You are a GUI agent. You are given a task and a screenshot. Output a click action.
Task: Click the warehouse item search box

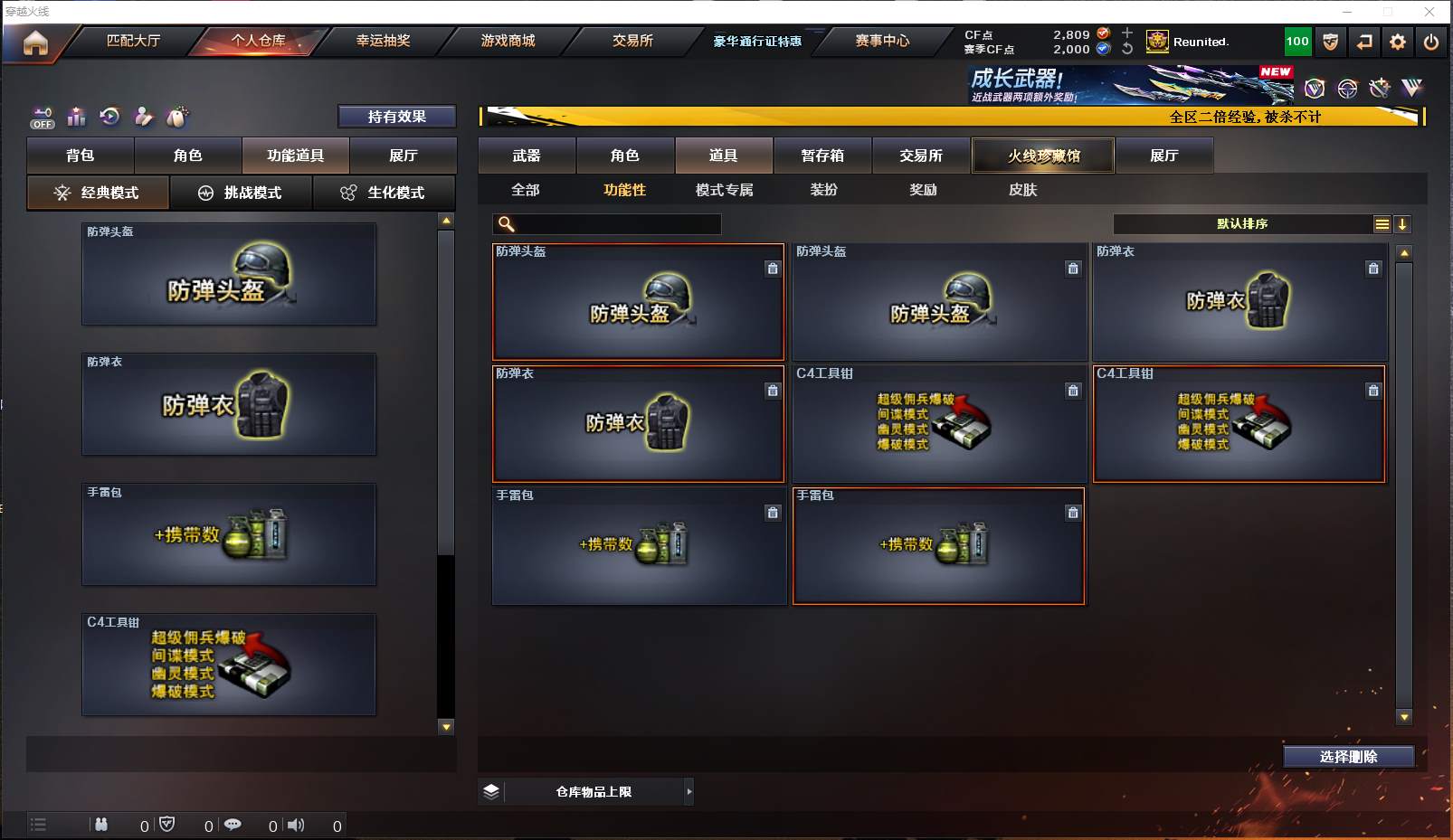[617, 224]
